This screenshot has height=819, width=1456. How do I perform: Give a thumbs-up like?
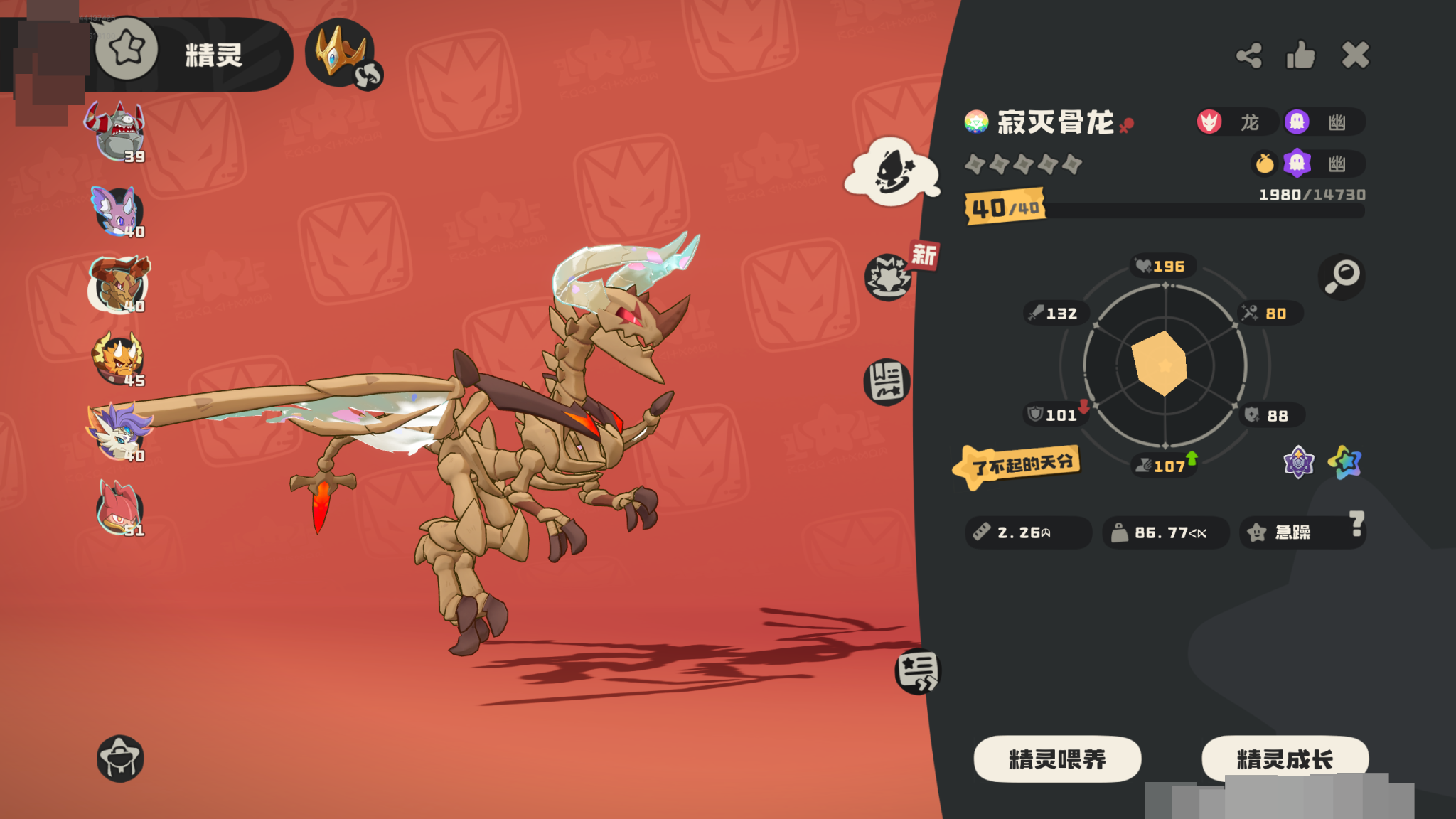coord(1301,55)
